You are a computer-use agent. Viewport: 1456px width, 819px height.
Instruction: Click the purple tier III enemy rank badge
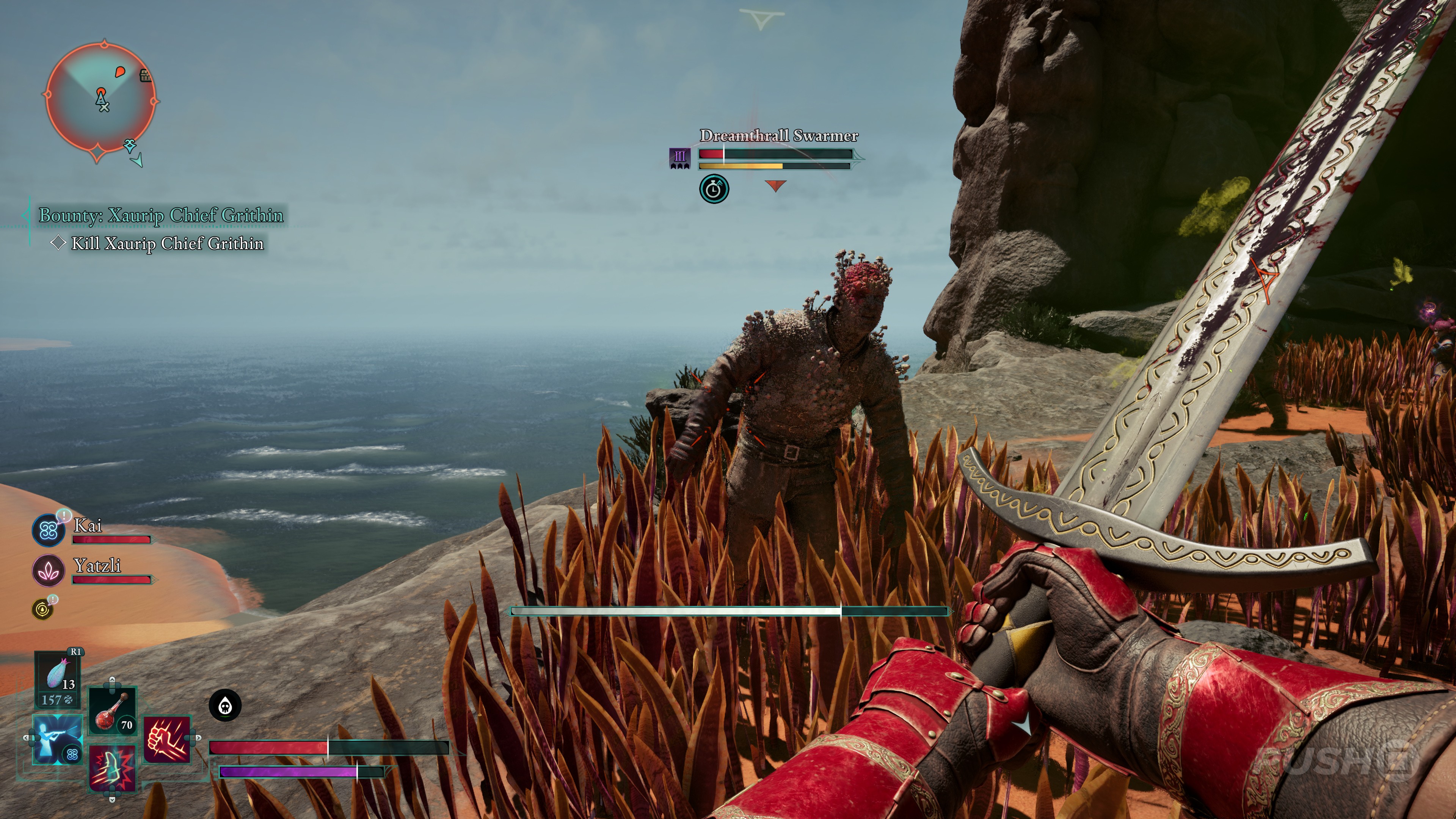pos(679,158)
